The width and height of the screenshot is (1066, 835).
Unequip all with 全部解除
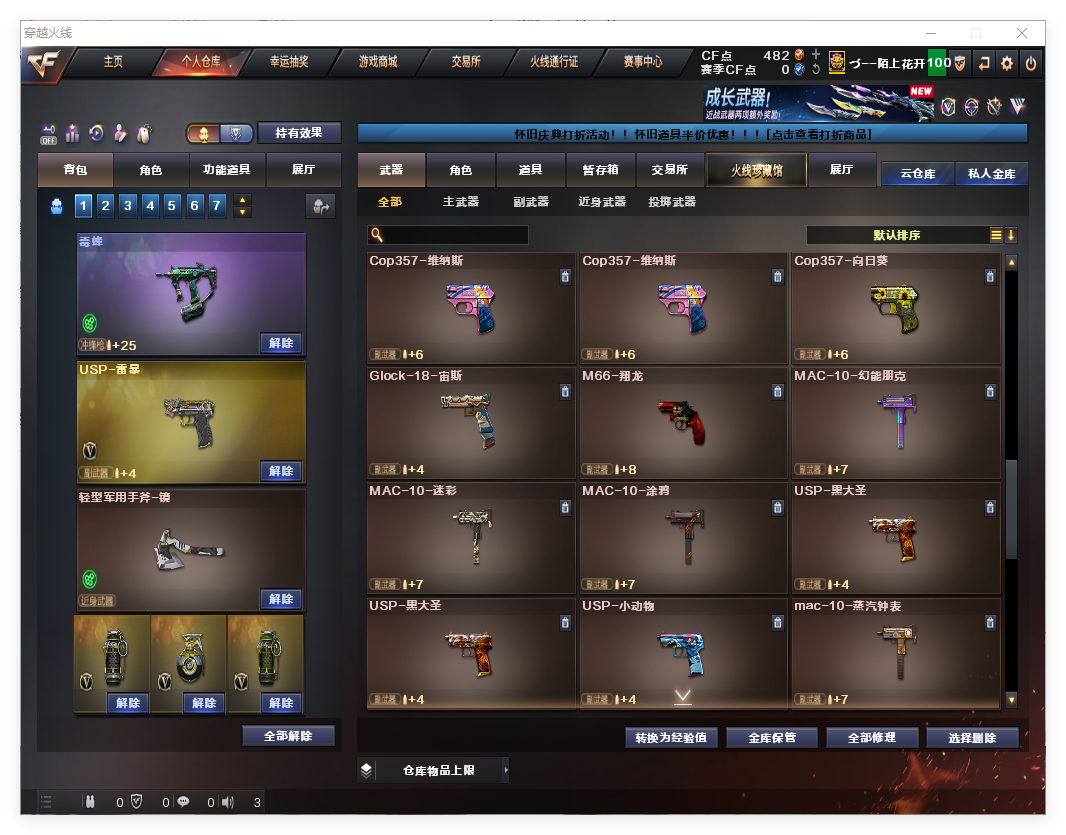(x=288, y=736)
